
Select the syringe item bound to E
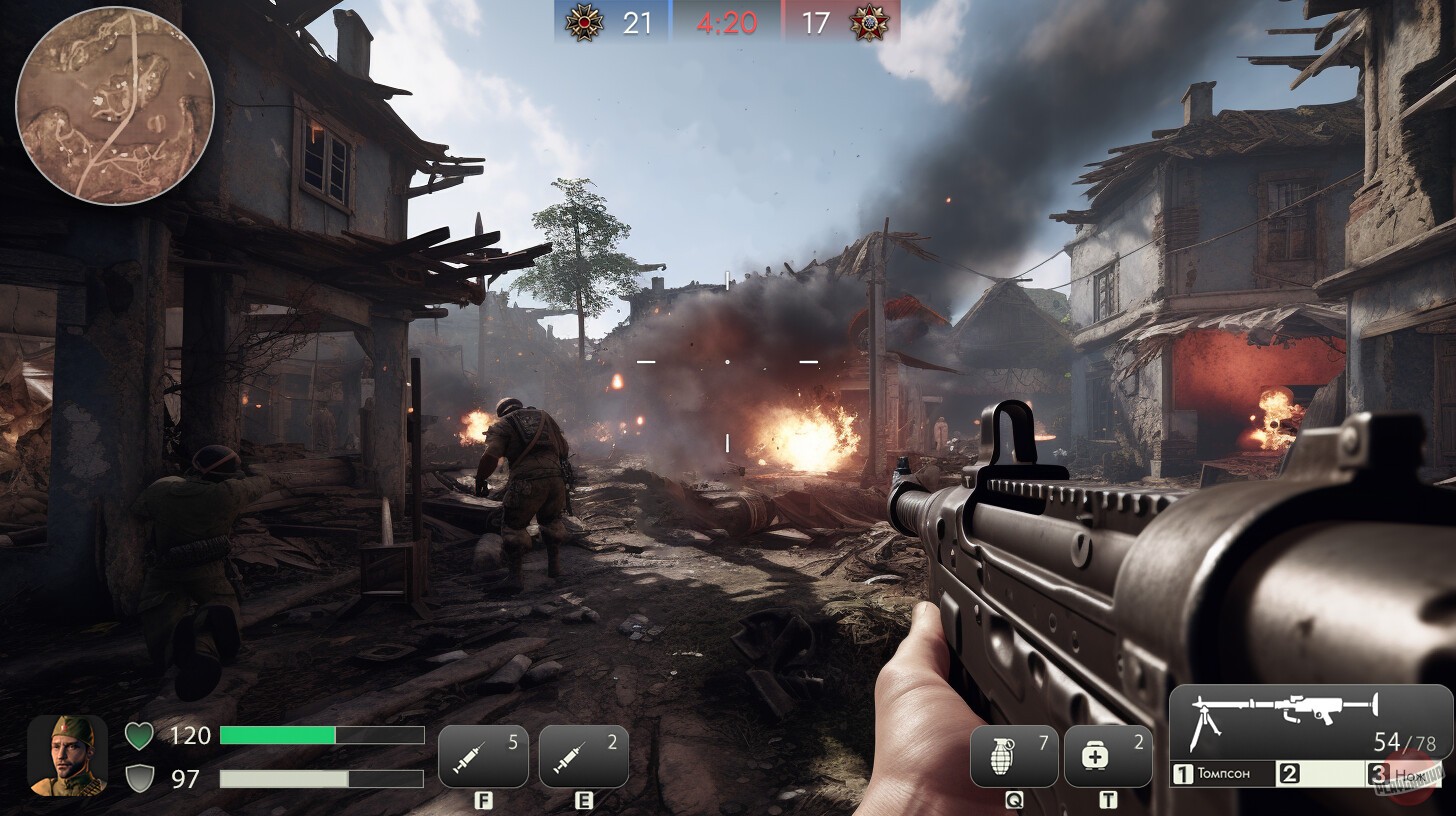pos(583,756)
